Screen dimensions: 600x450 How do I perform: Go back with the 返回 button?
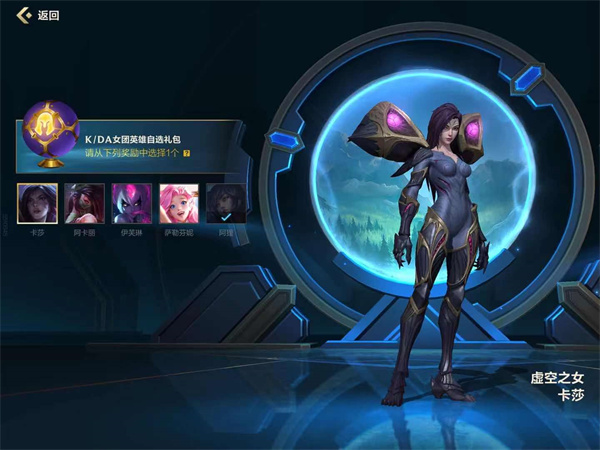click(x=38, y=16)
